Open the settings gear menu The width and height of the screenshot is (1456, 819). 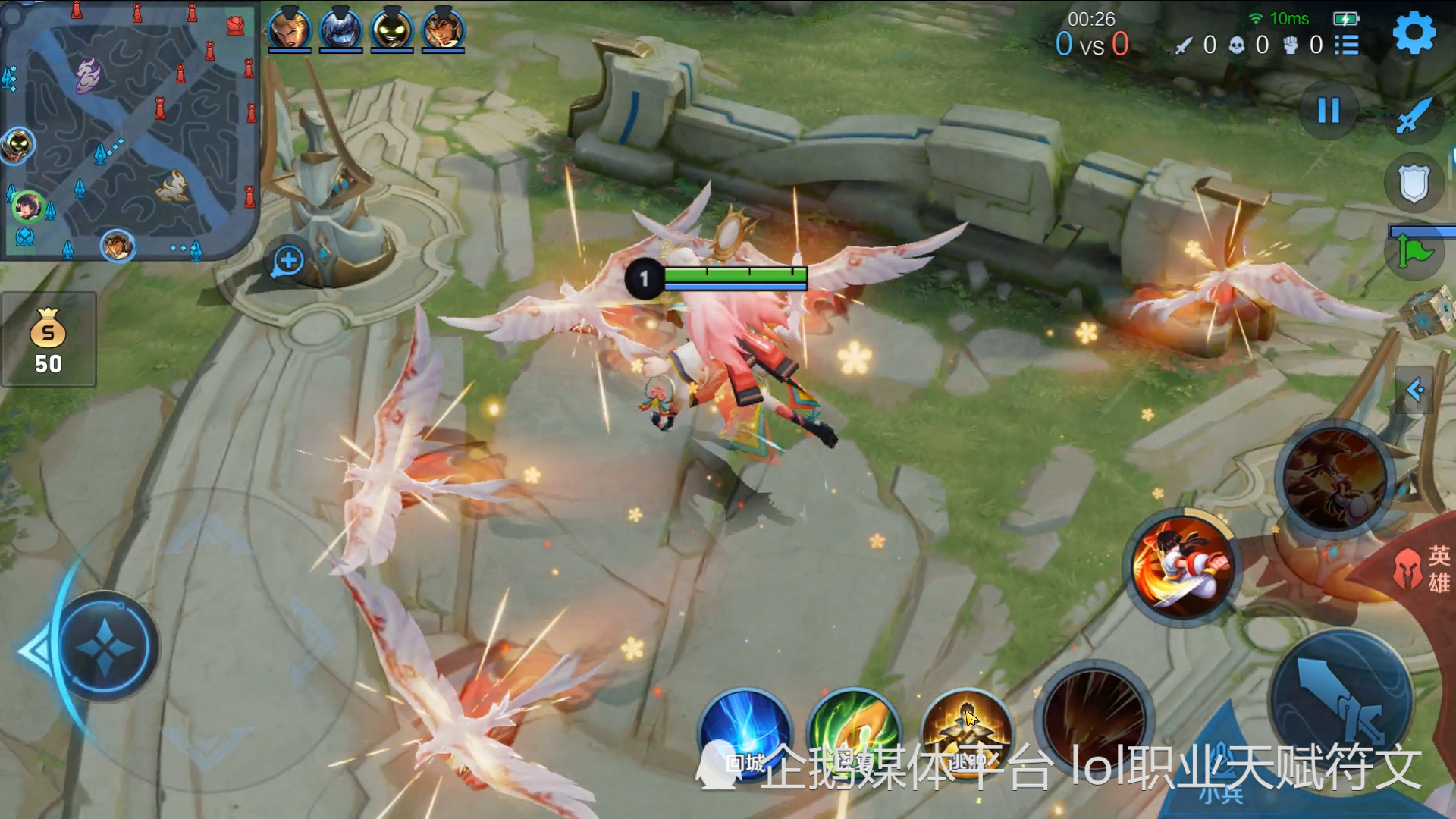tap(1414, 33)
